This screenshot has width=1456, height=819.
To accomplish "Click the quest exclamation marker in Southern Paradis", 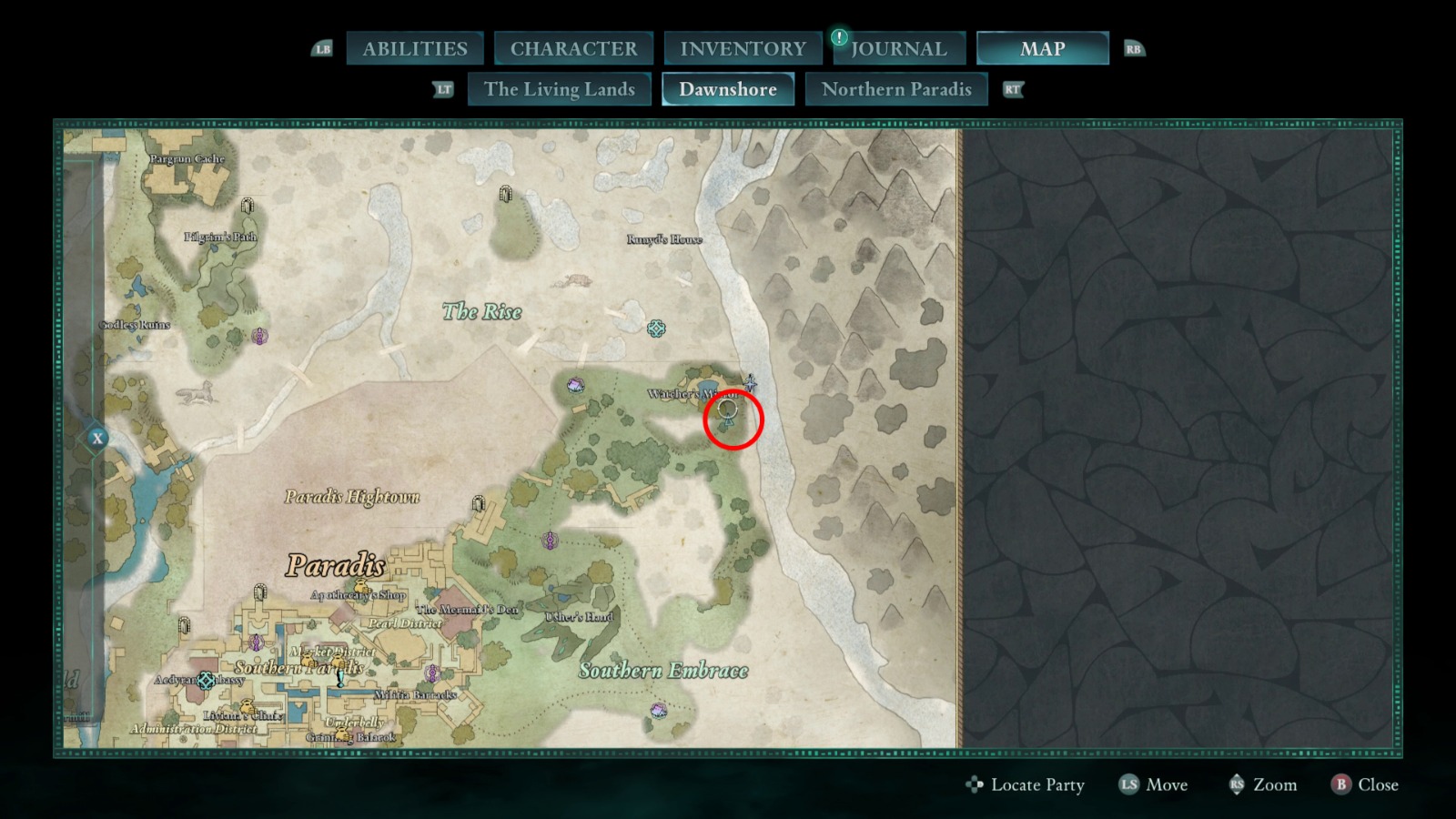I will (339, 680).
